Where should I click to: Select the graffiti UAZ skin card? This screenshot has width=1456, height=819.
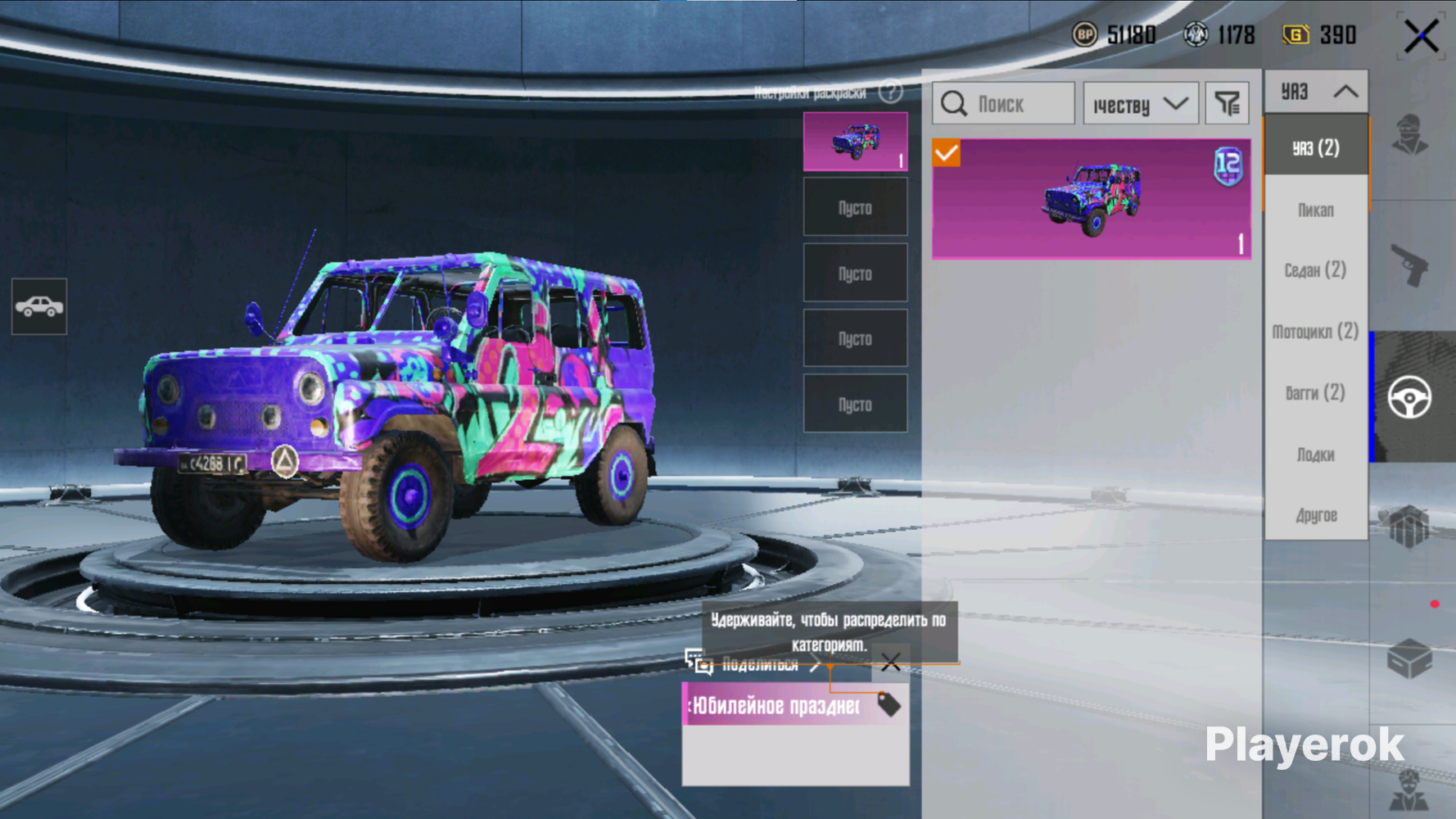point(1091,199)
